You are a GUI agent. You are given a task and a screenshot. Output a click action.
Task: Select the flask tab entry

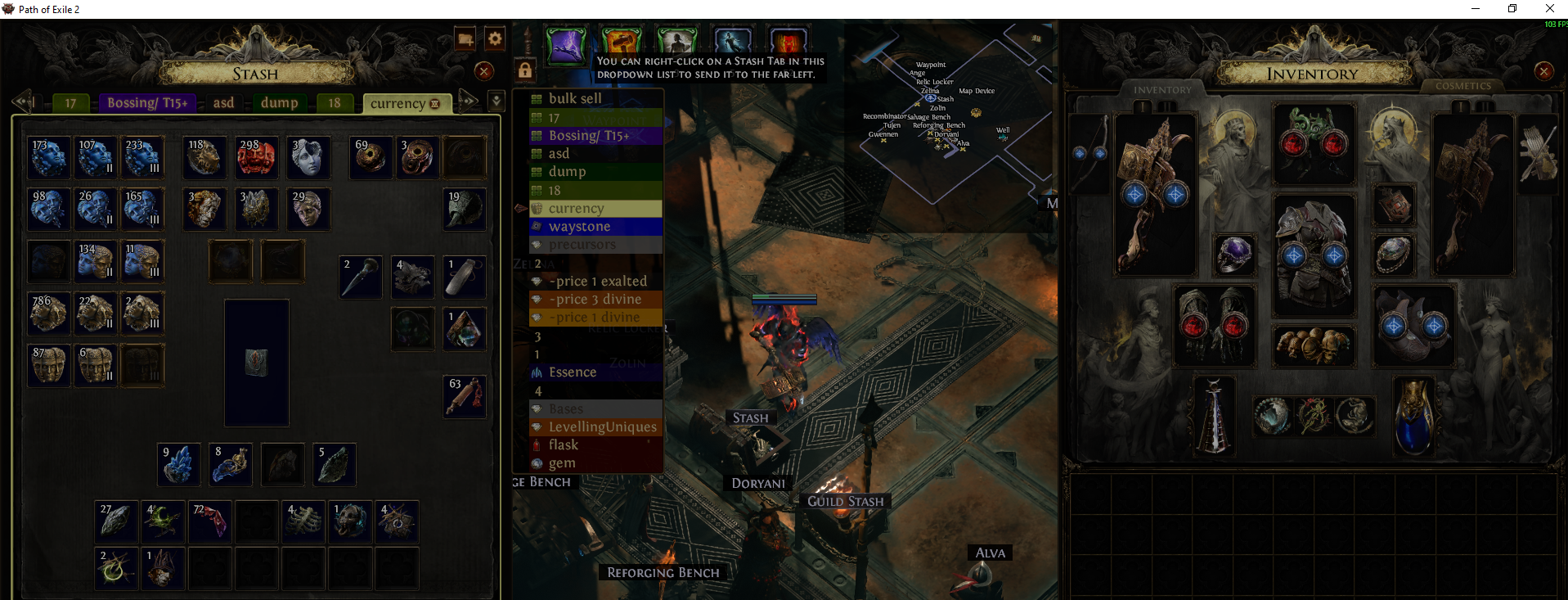pos(564,445)
